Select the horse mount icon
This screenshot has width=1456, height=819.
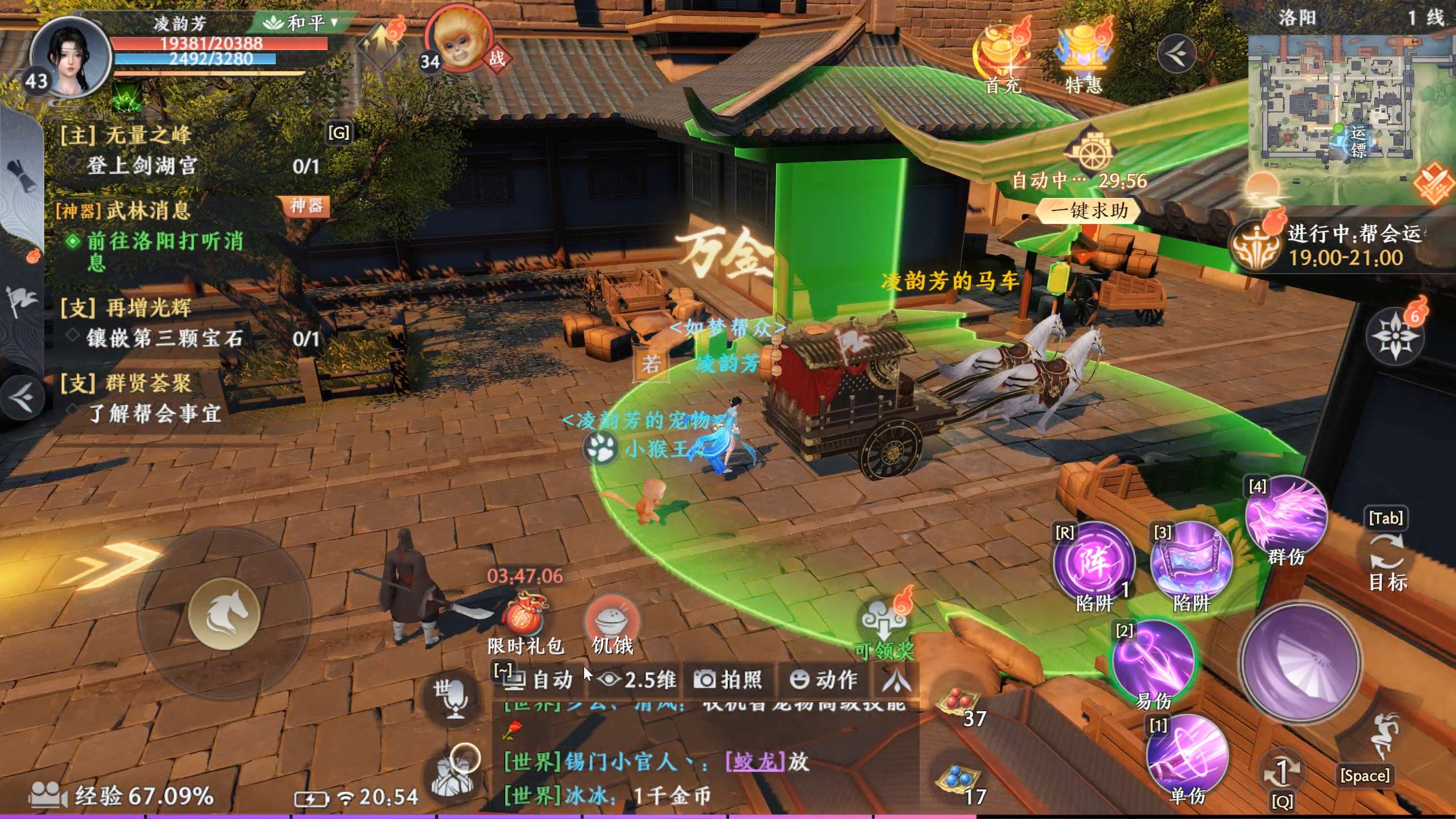[227, 613]
